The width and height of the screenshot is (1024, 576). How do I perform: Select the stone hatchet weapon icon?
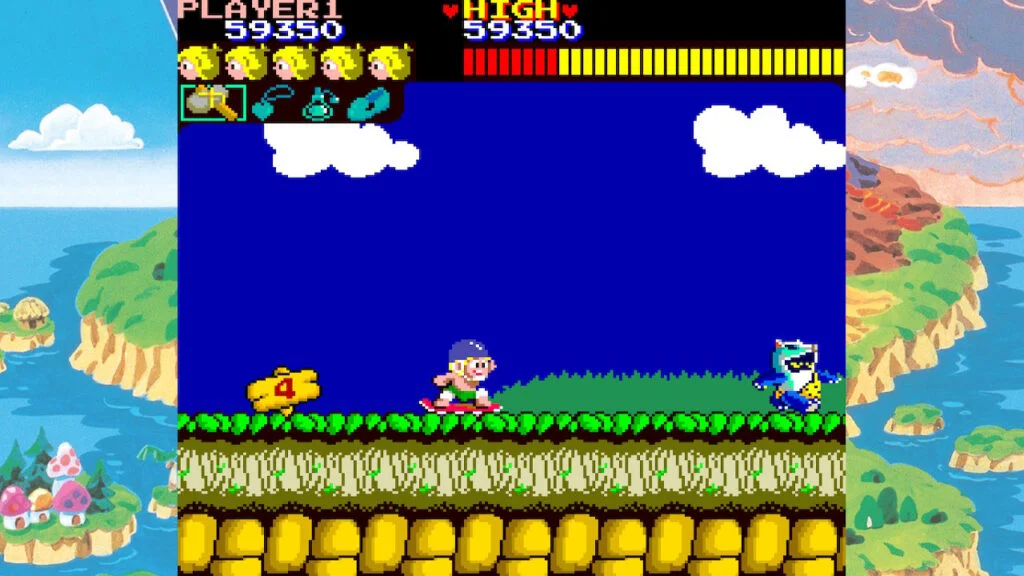tap(213, 103)
